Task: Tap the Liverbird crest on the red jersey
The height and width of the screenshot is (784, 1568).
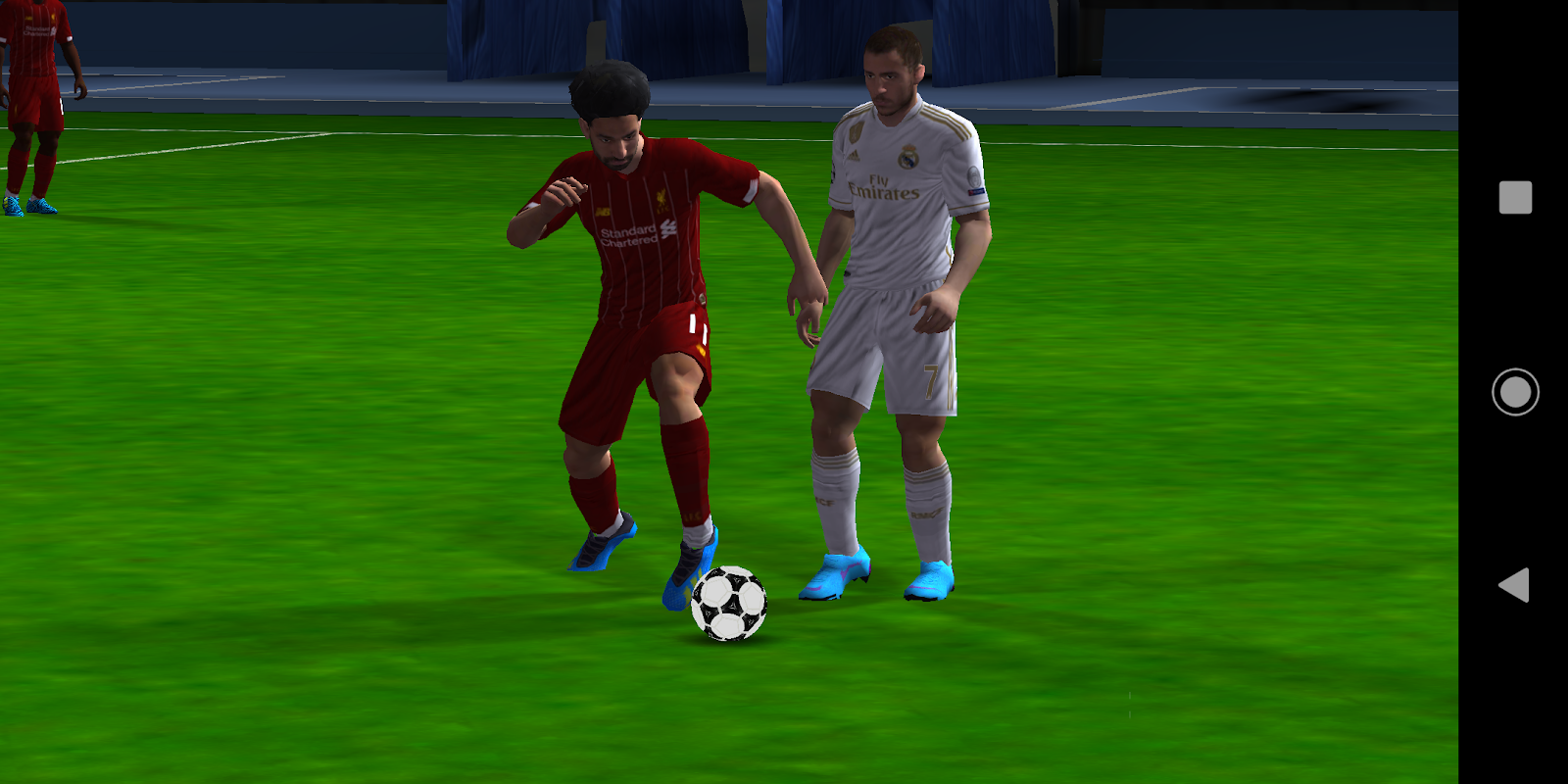Action: click(662, 200)
